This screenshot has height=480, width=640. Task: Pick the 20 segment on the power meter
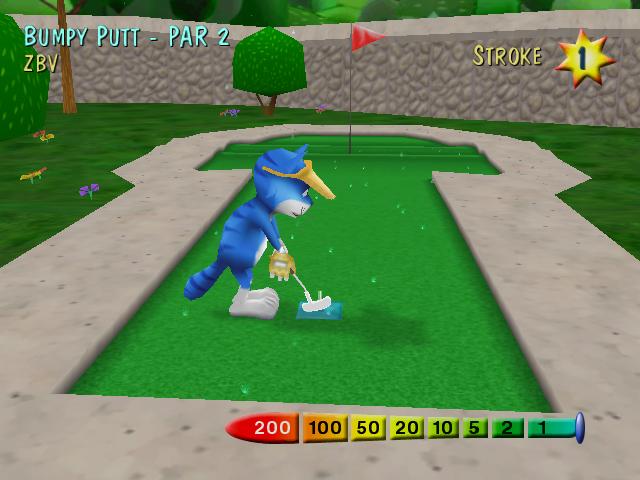coord(407,429)
